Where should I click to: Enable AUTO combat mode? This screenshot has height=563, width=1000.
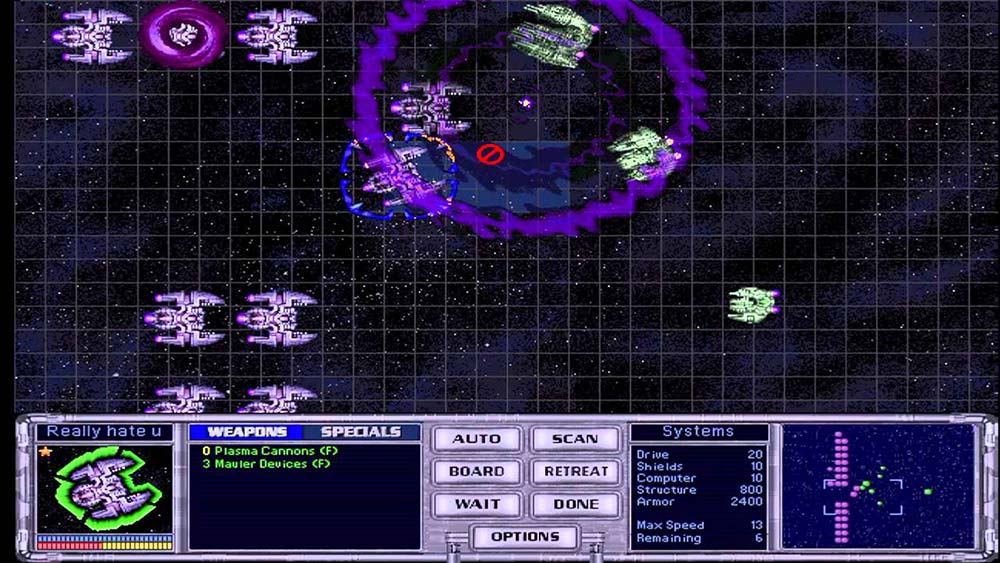coord(476,439)
